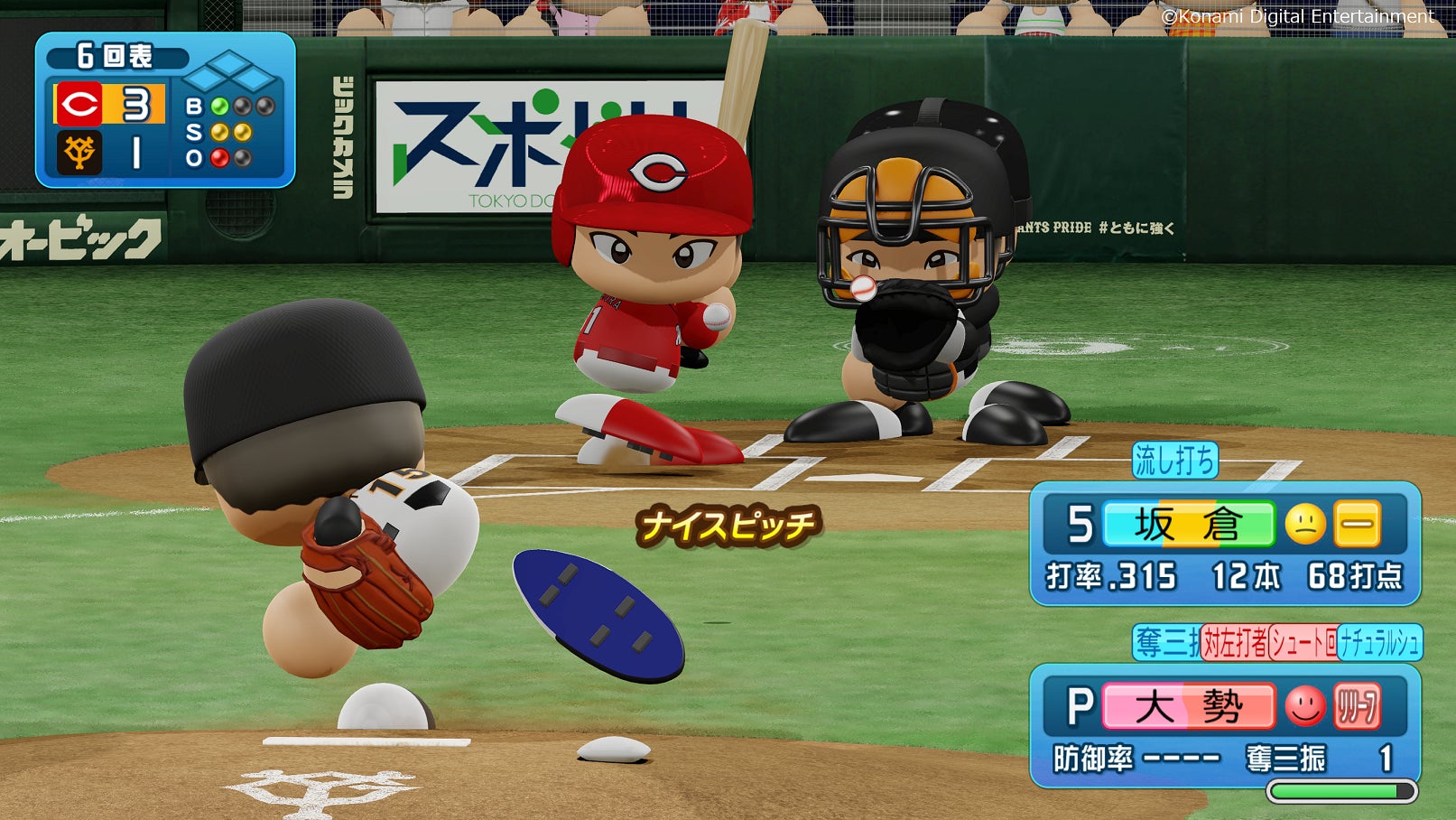The height and width of the screenshot is (820, 1456).
Task: Select the 大勢 pitcher name plate
Action: [1188, 706]
